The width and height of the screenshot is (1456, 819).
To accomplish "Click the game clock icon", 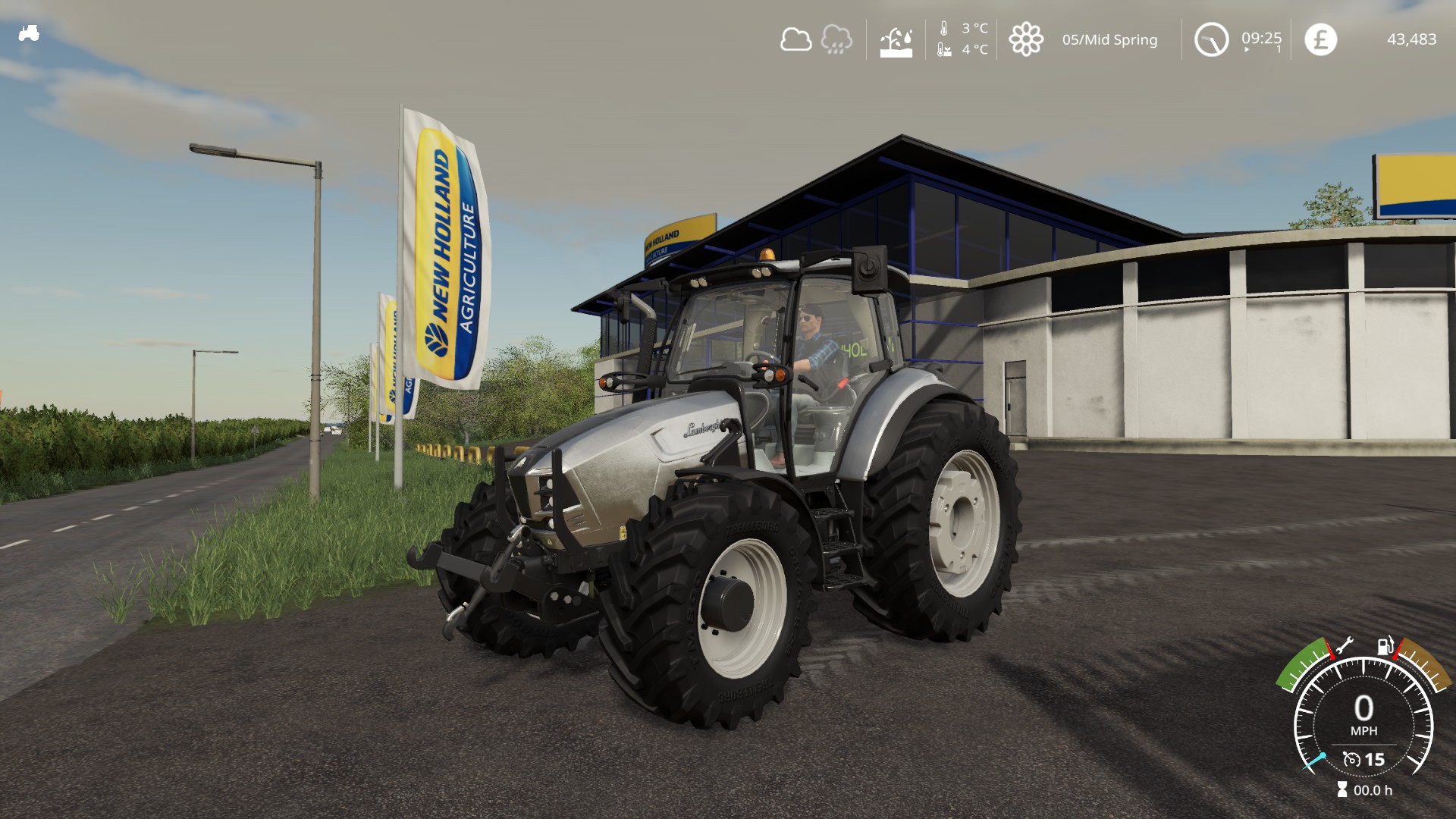I will 1211,39.
